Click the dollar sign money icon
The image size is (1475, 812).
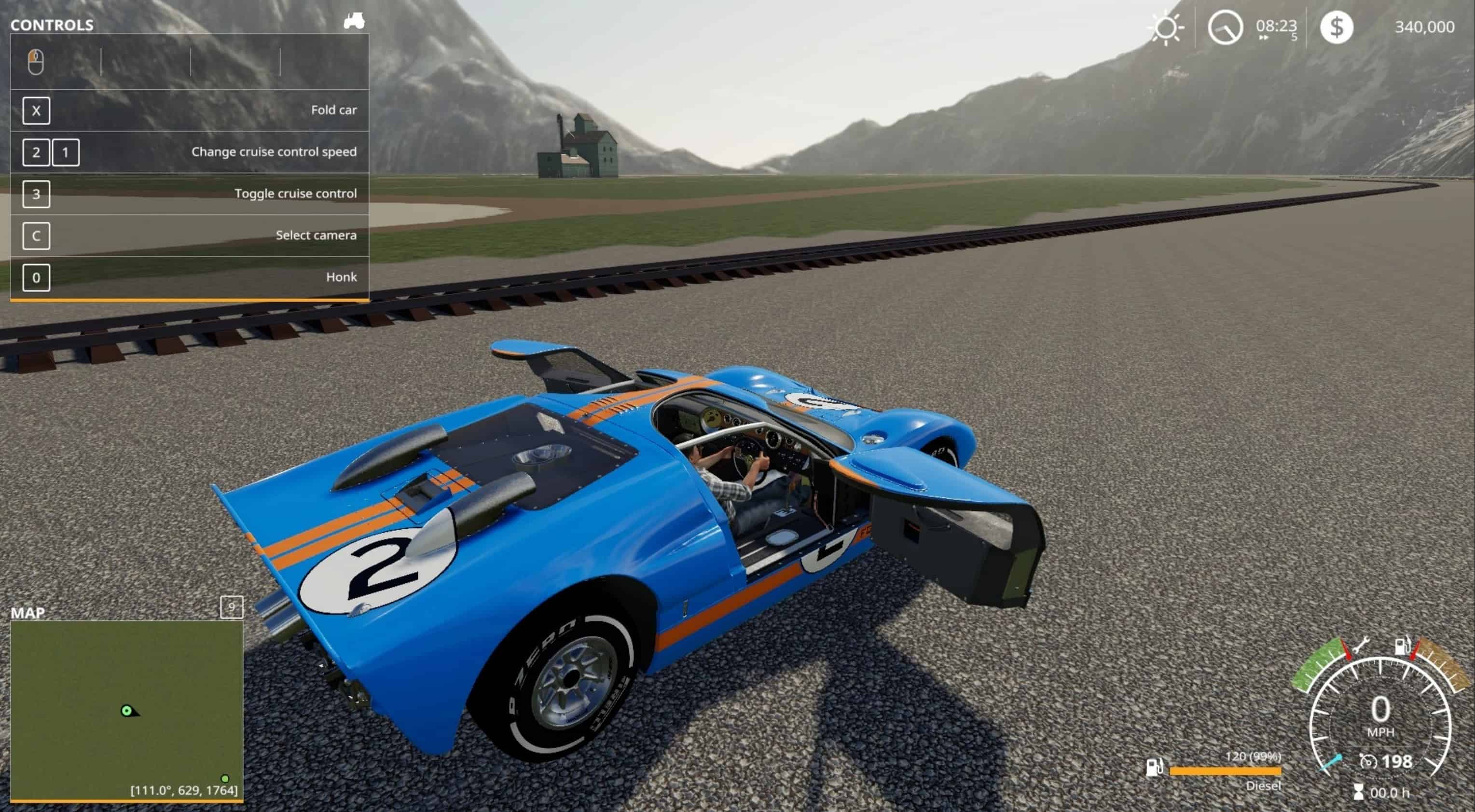coord(1337,27)
